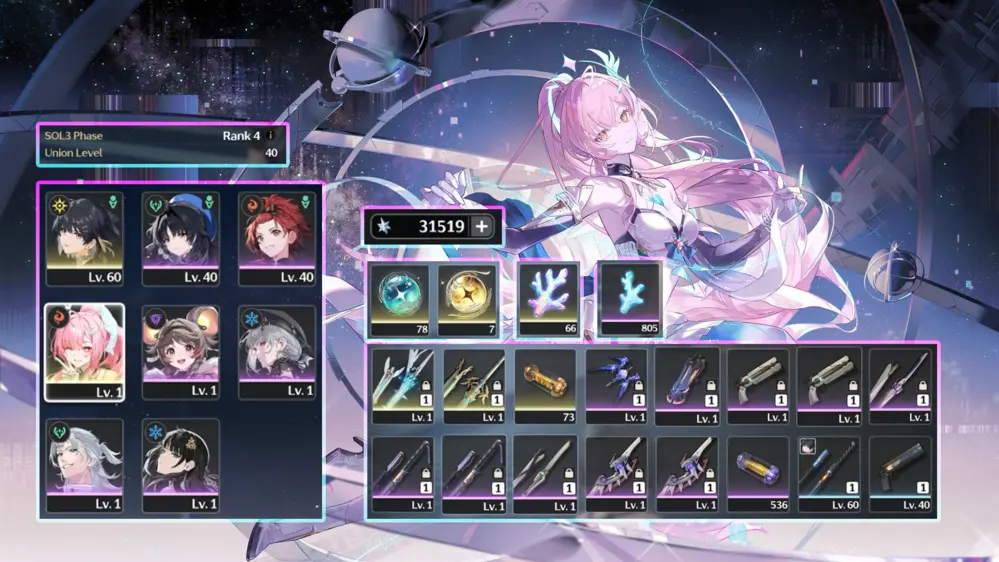Select the teal-glowing sword weapon slot
The height and width of the screenshot is (562, 999).
(x=403, y=386)
